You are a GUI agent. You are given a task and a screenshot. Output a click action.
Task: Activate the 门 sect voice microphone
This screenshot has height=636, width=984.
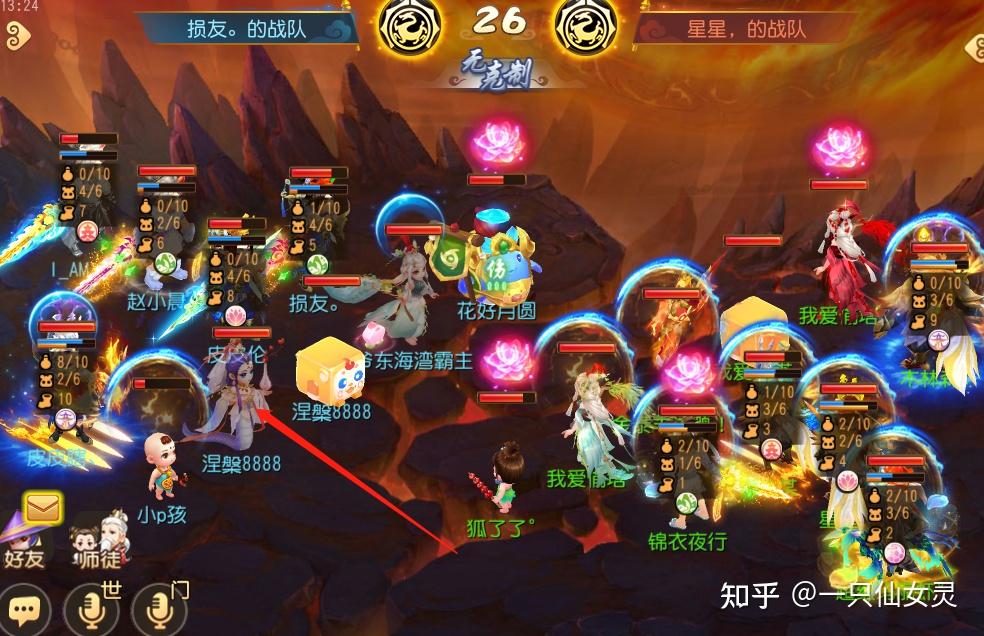click(x=160, y=608)
